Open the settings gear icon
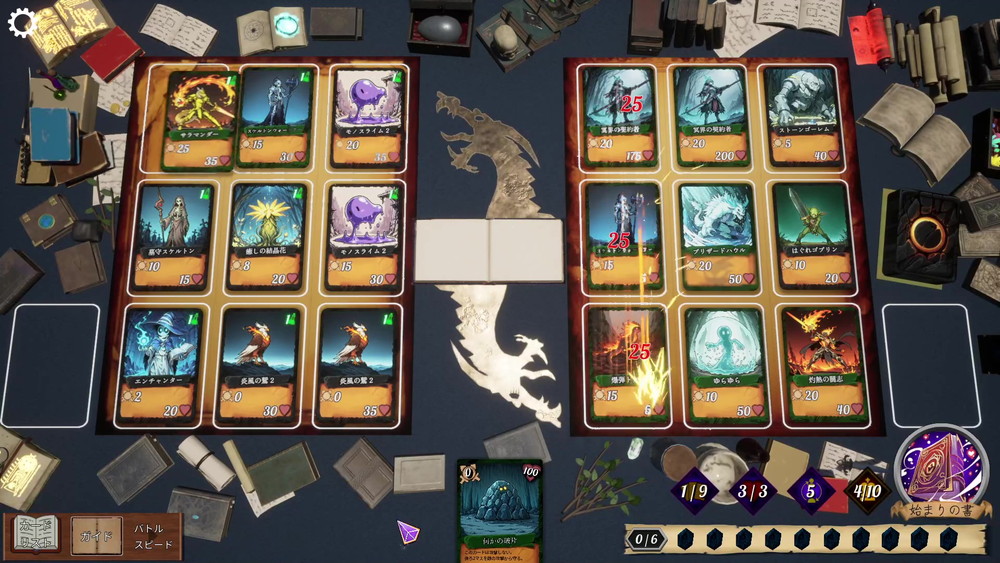The image size is (1000, 563). [22, 23]
